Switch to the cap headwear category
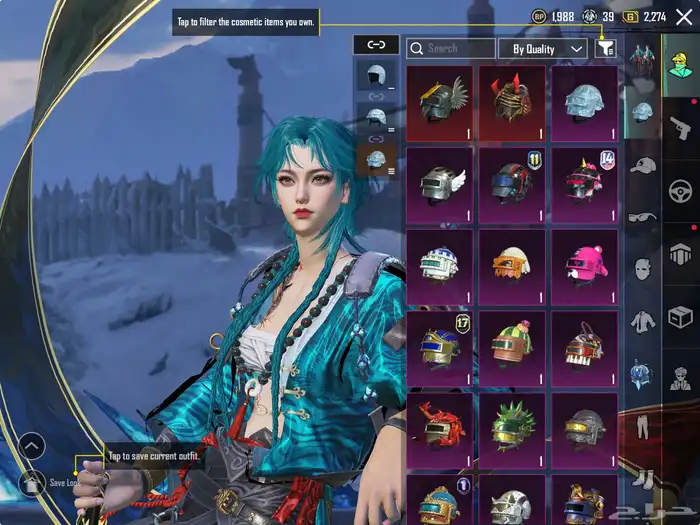 643,164
